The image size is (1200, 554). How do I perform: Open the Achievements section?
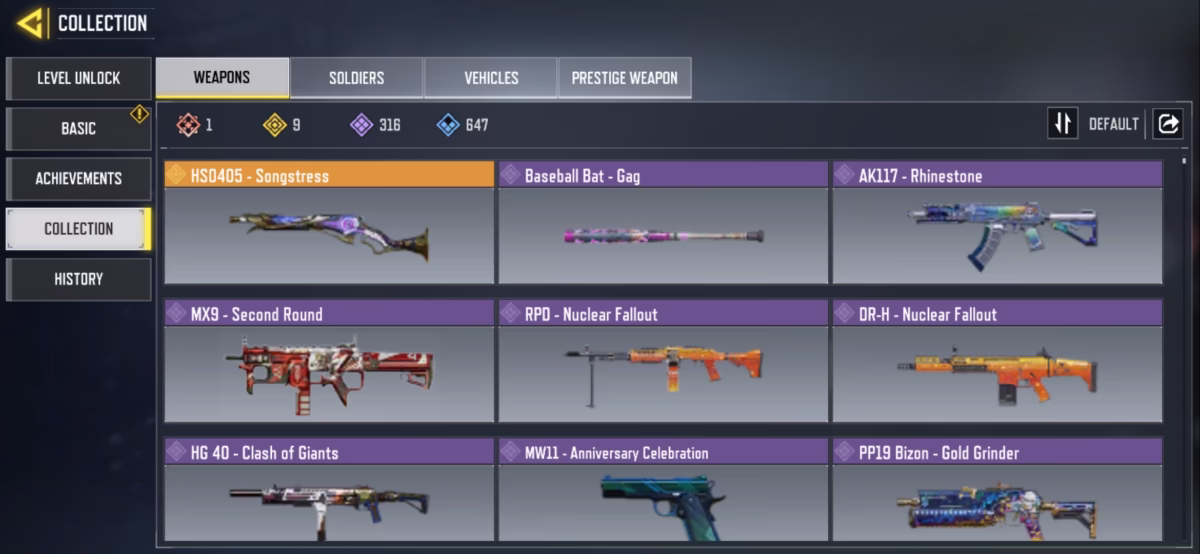coord(79,178)
